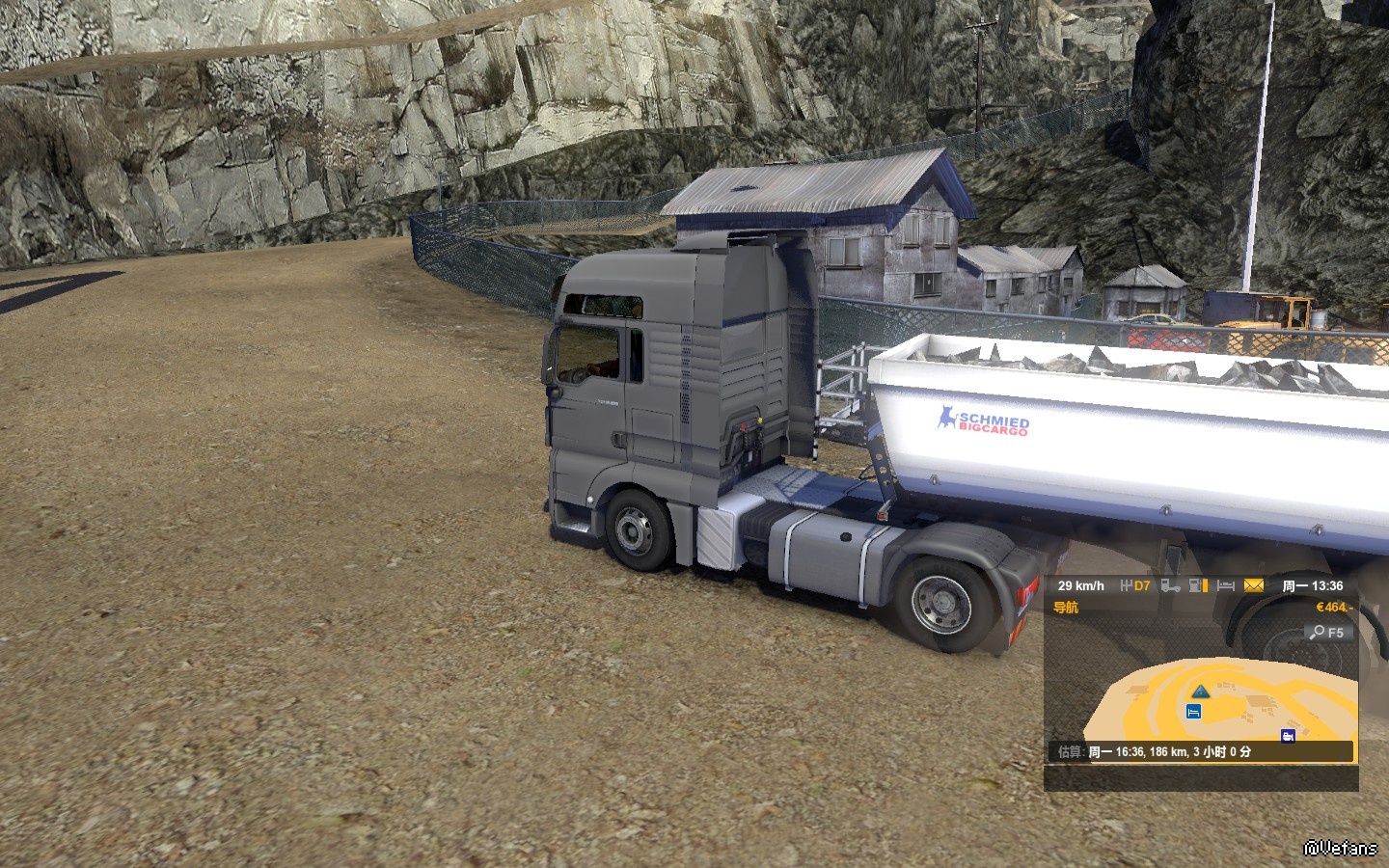Viewport: 1389px width, 868px height.
Task: Select the 导航 navigation label
Action: tap(1066, 608)
